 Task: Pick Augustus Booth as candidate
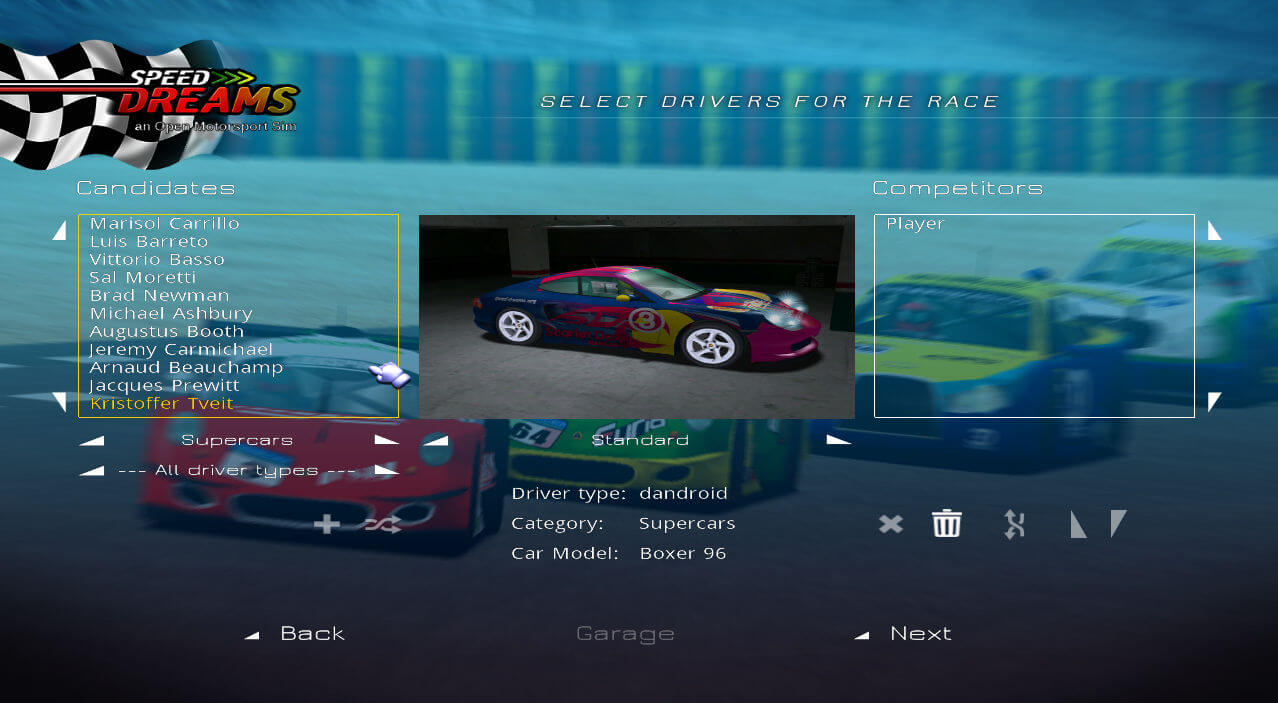(x=167, y=332)
